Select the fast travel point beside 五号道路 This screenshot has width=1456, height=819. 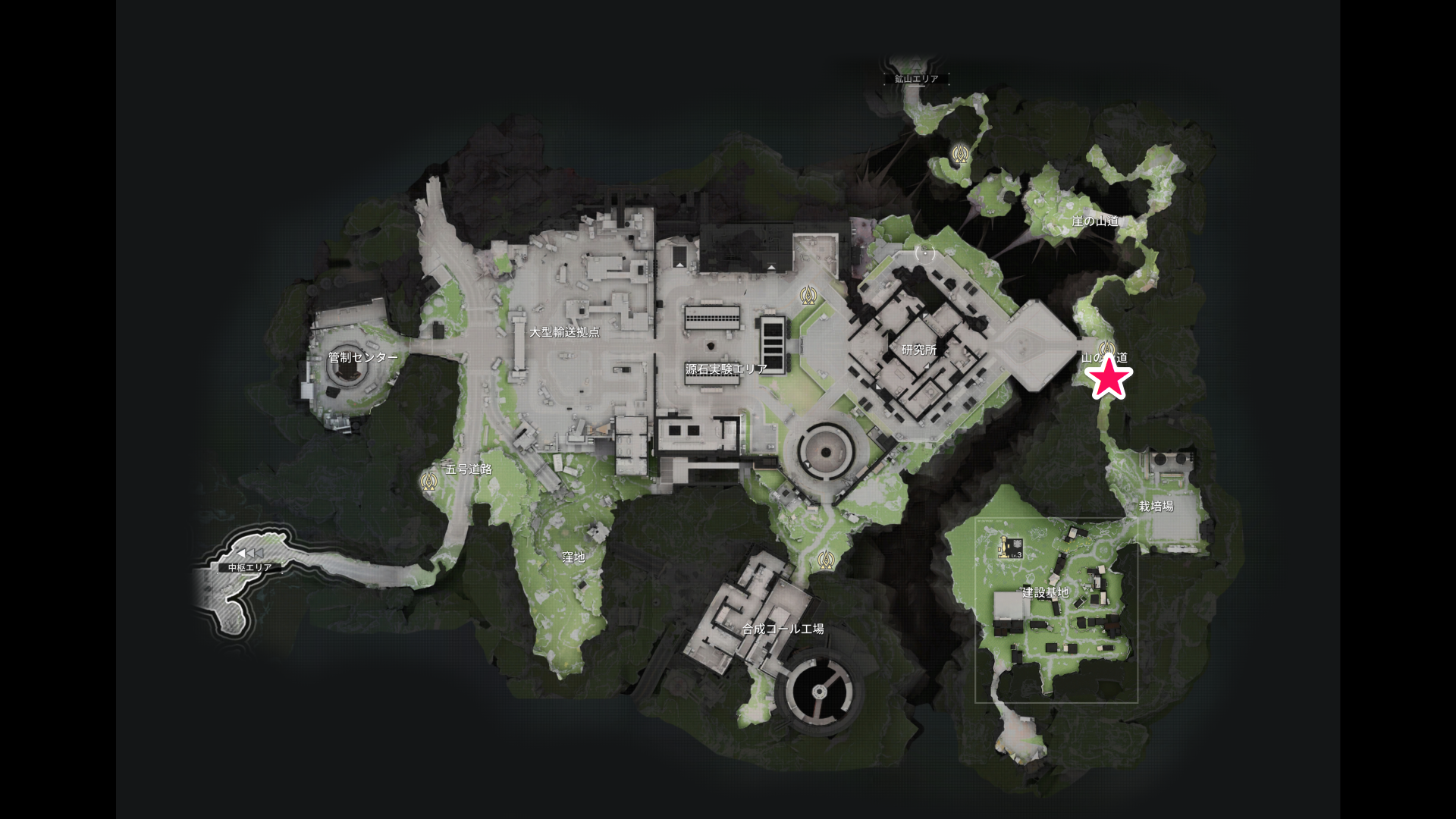[428, 479]
